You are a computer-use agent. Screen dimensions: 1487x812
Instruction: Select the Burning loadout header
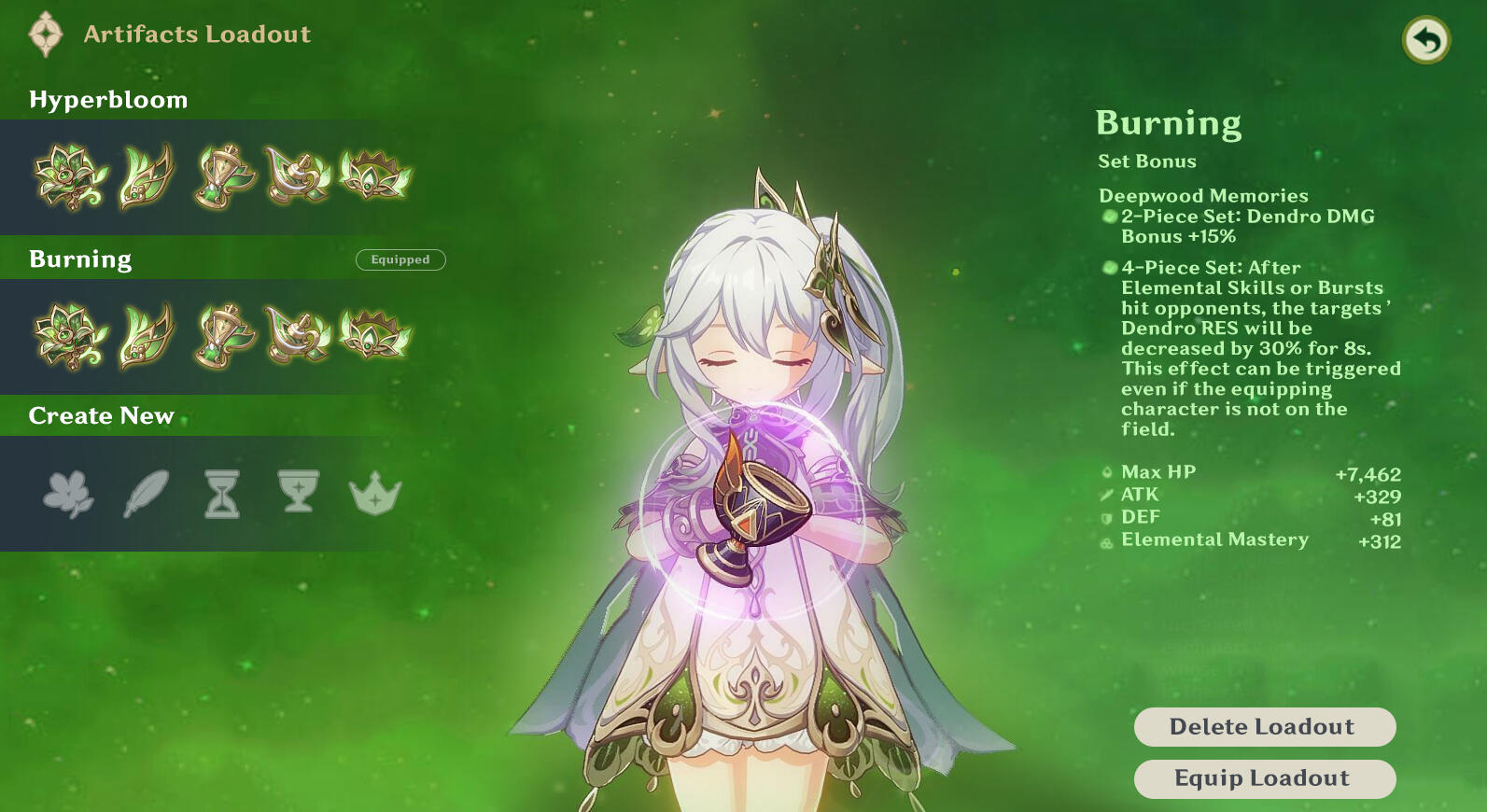click(80, 259)
